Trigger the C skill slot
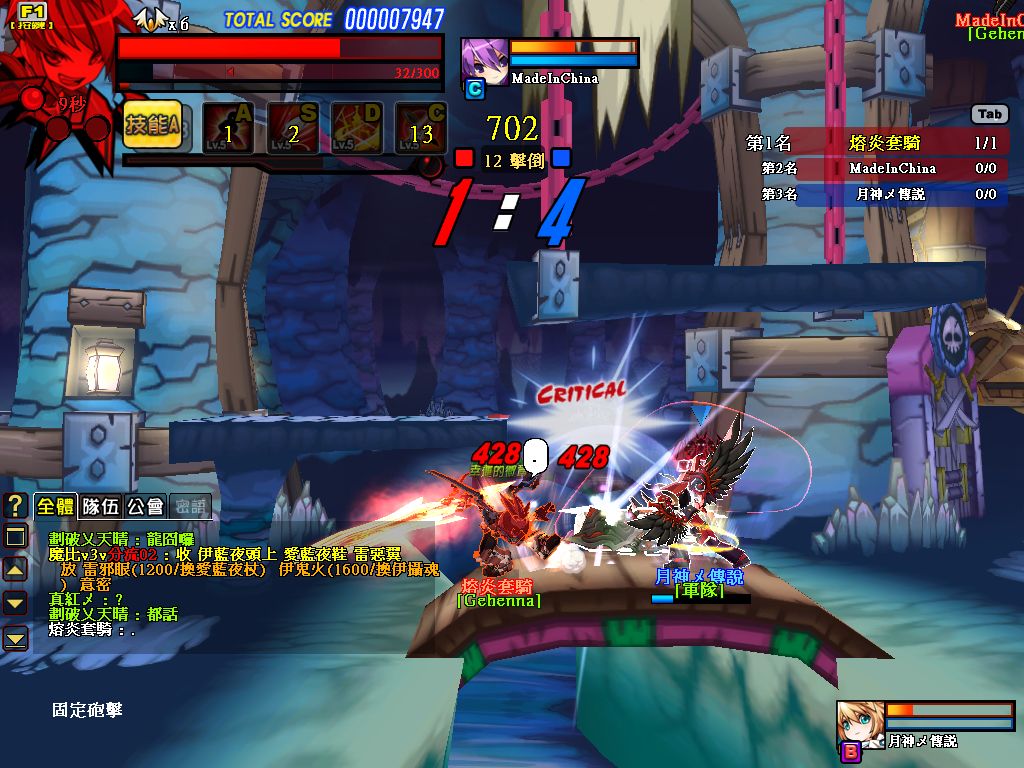Viewport: 1024px width, 768px height. [x=421, y=127]
